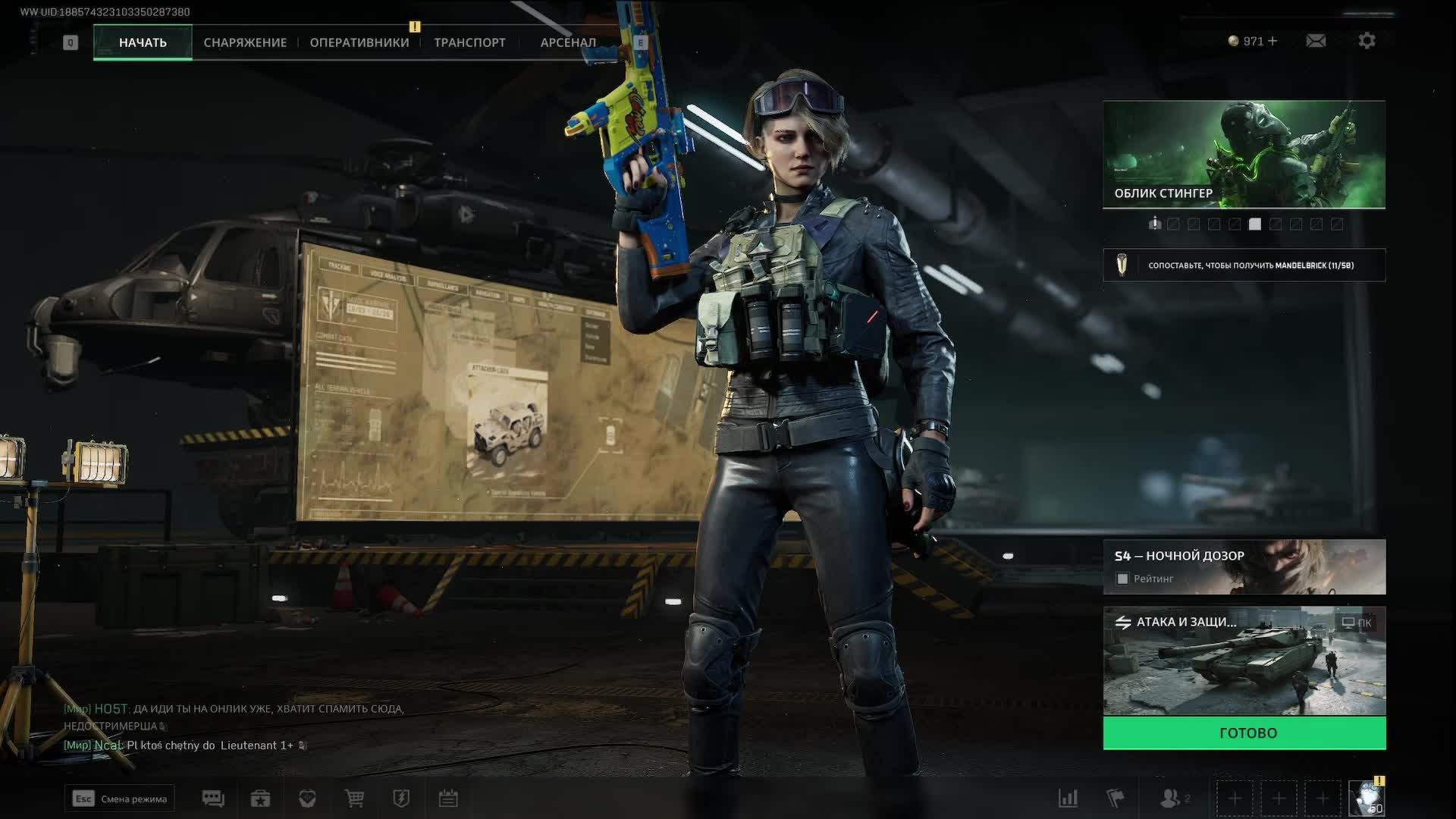Open the calendar events icon
Screen dimensions: 1456x819
448,799
